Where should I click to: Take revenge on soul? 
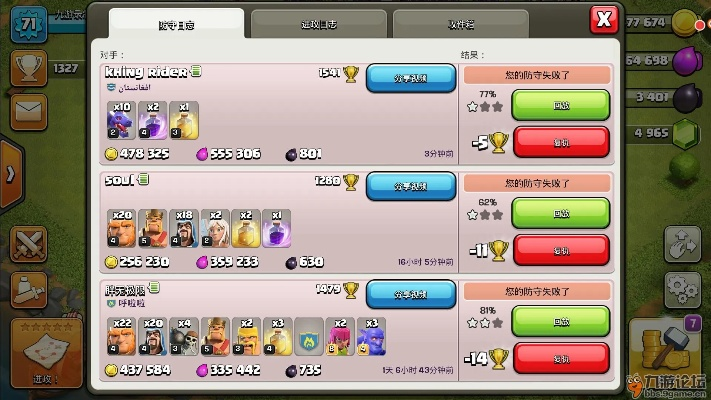tap(560, 249)
